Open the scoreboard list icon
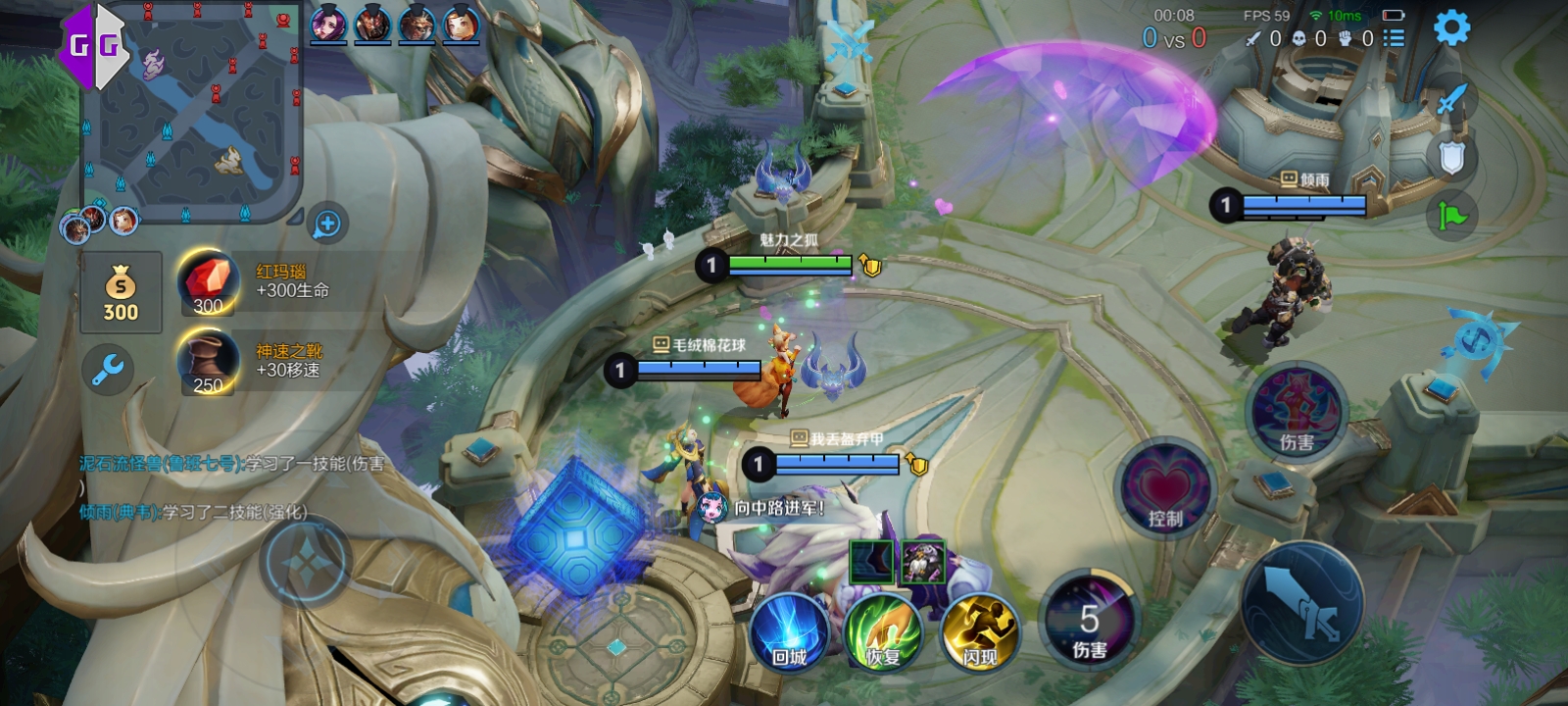Screen dimensions: 1568x706 coord(1394,38)
